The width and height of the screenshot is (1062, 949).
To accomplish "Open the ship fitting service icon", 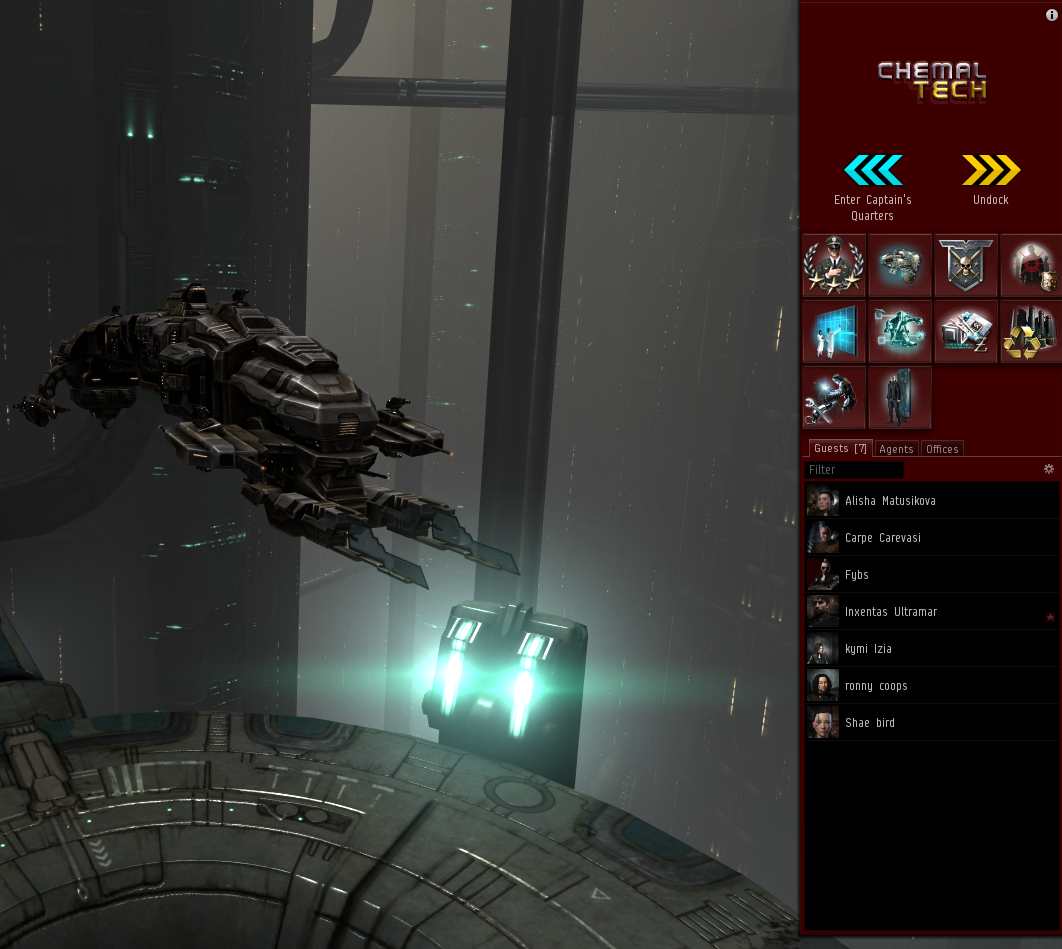I will click(x=900, y=266).
